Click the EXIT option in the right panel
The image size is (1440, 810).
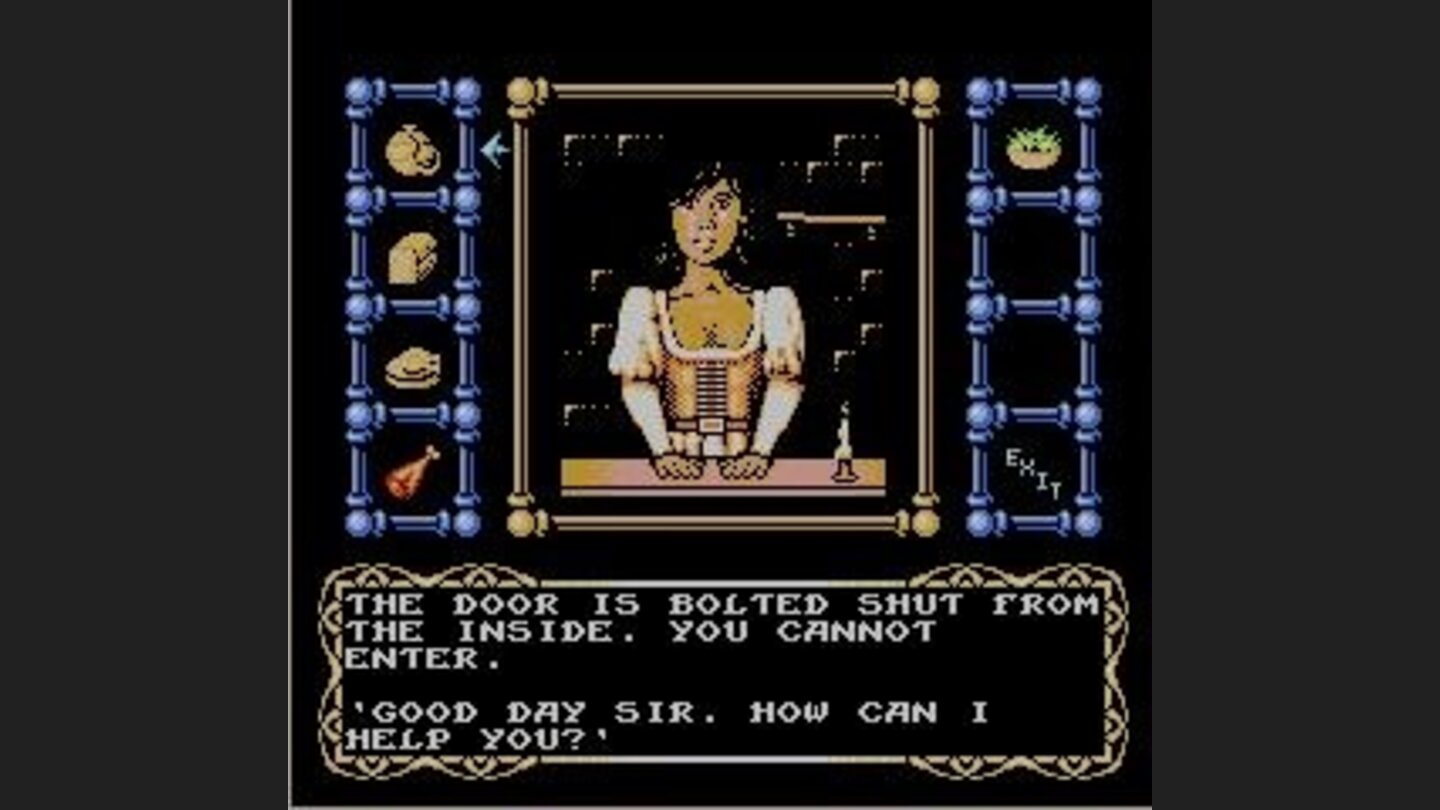point(1030,472)
